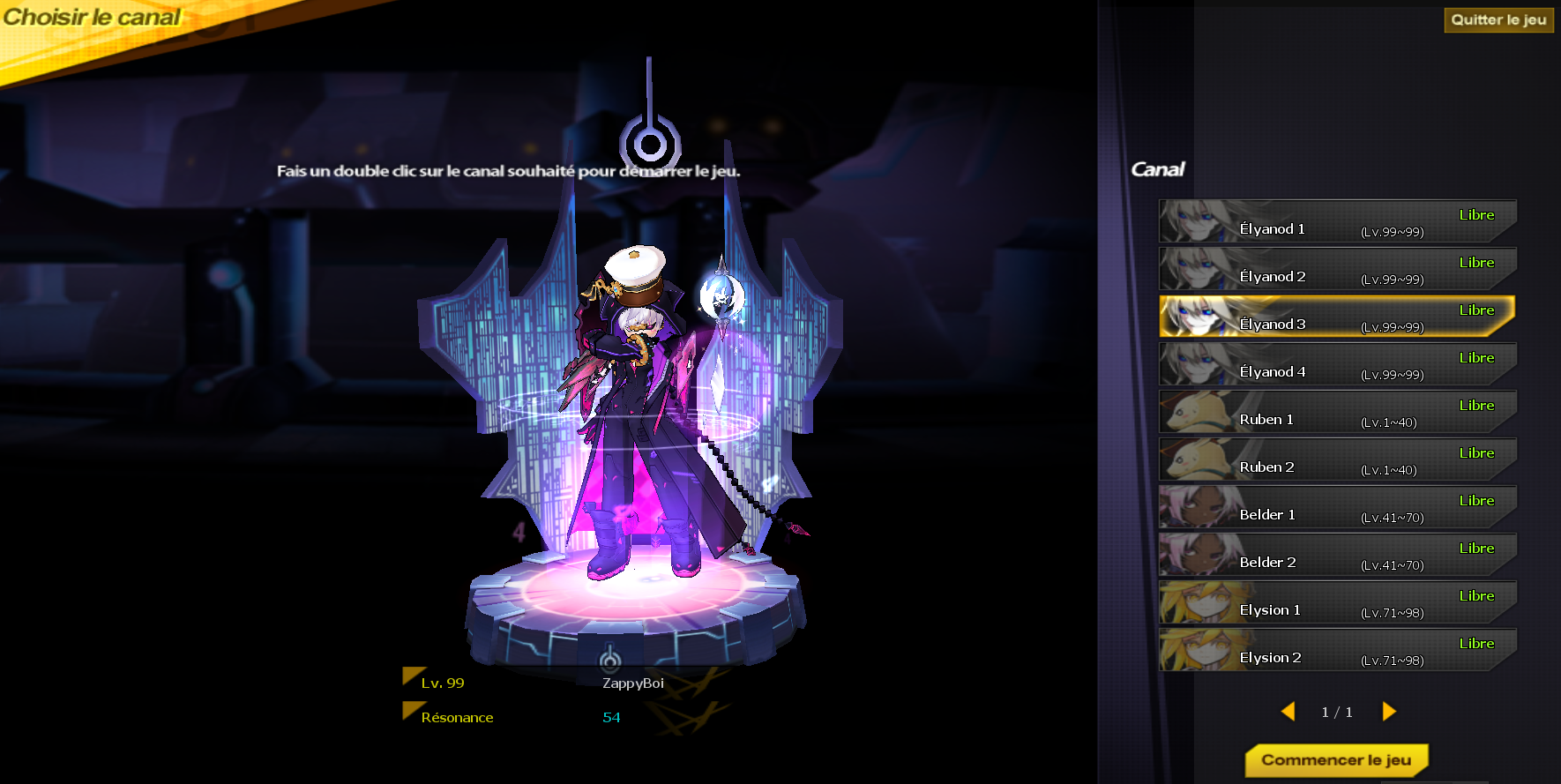Choose the Ruben 1 channel
The height and width of the screenshot is (784, 1561).
(1336, 412)
